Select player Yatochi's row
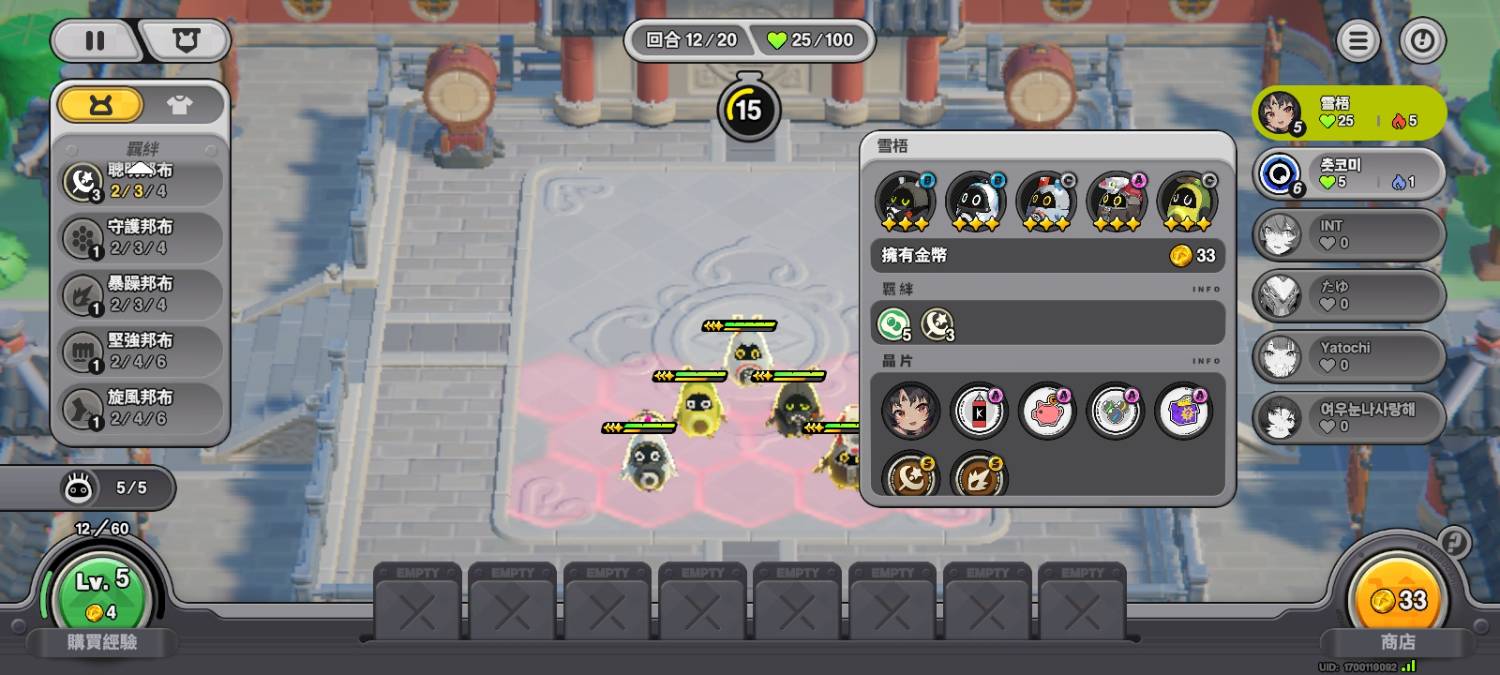 point(1348,356)
